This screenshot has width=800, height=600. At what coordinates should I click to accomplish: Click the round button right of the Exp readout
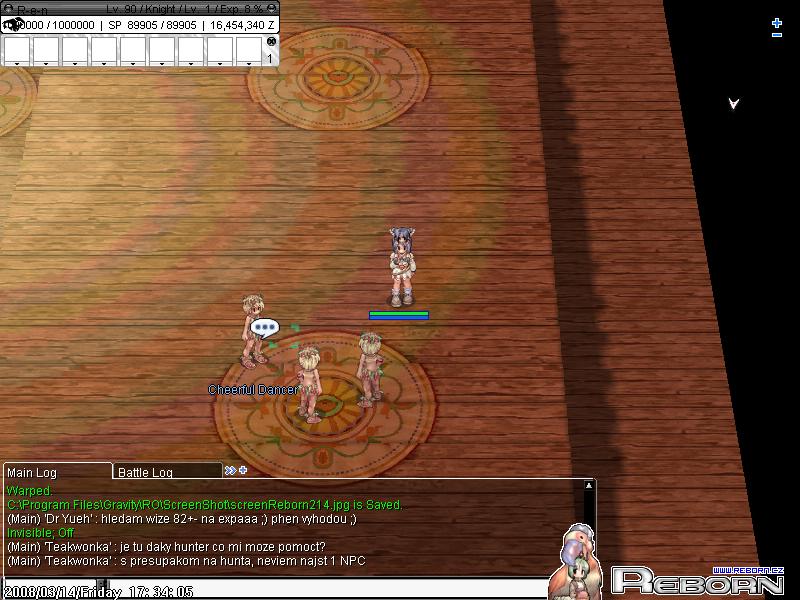(272, 8)
